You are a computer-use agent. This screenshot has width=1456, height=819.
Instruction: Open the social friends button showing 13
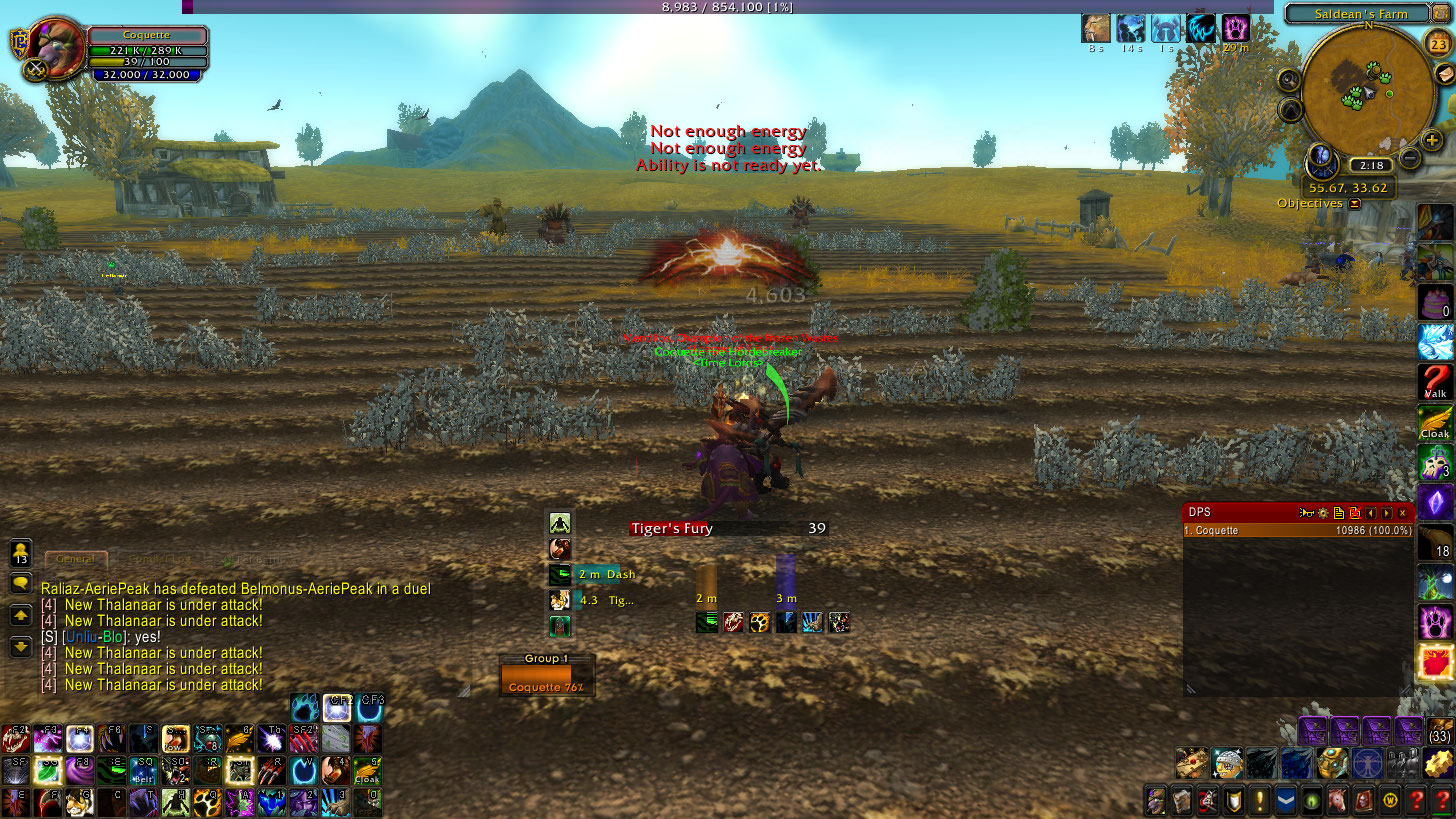point(20,553)
